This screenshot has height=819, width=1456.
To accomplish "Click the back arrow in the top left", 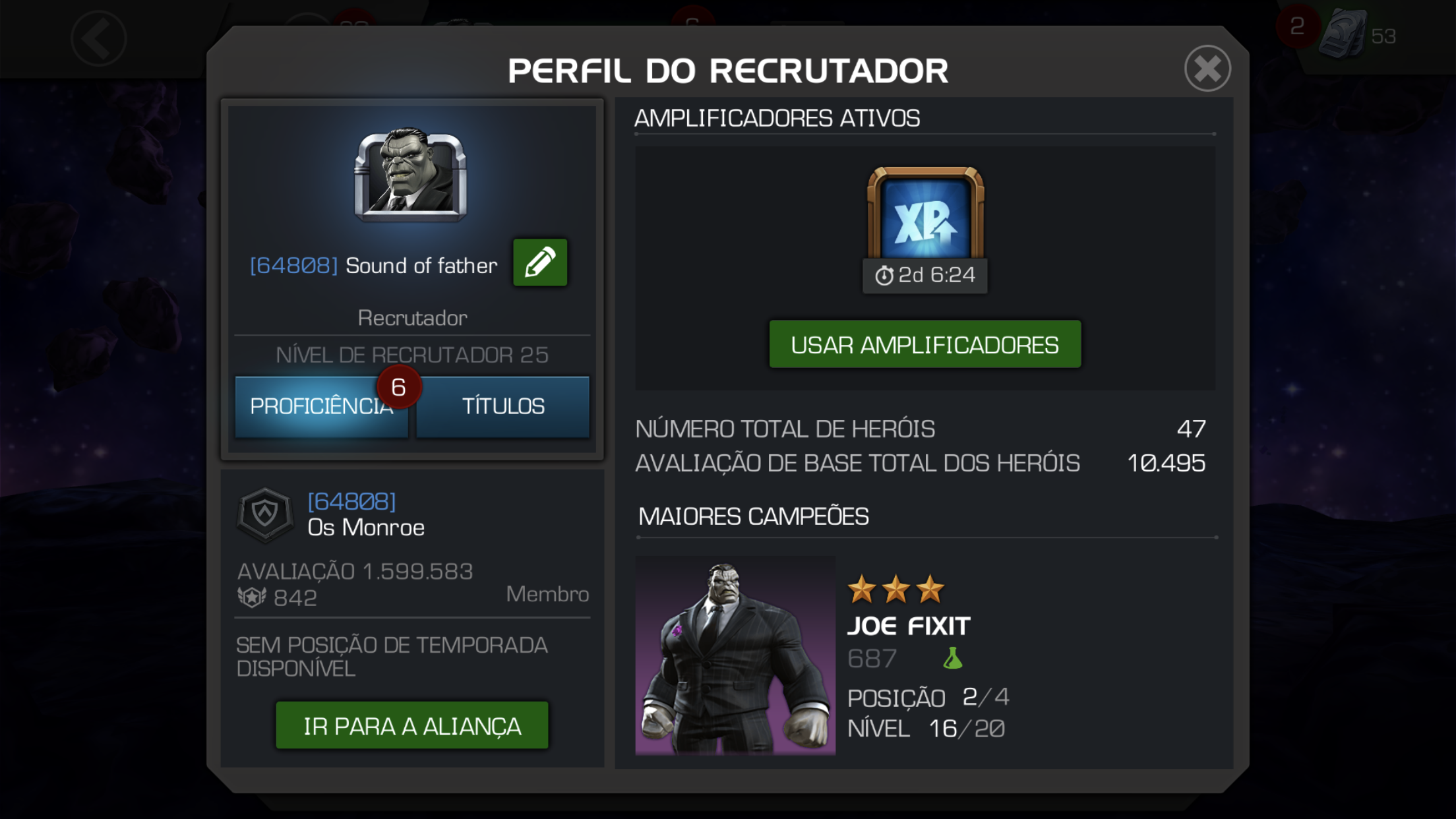I will pyautogui.click(x=98, y=38).
